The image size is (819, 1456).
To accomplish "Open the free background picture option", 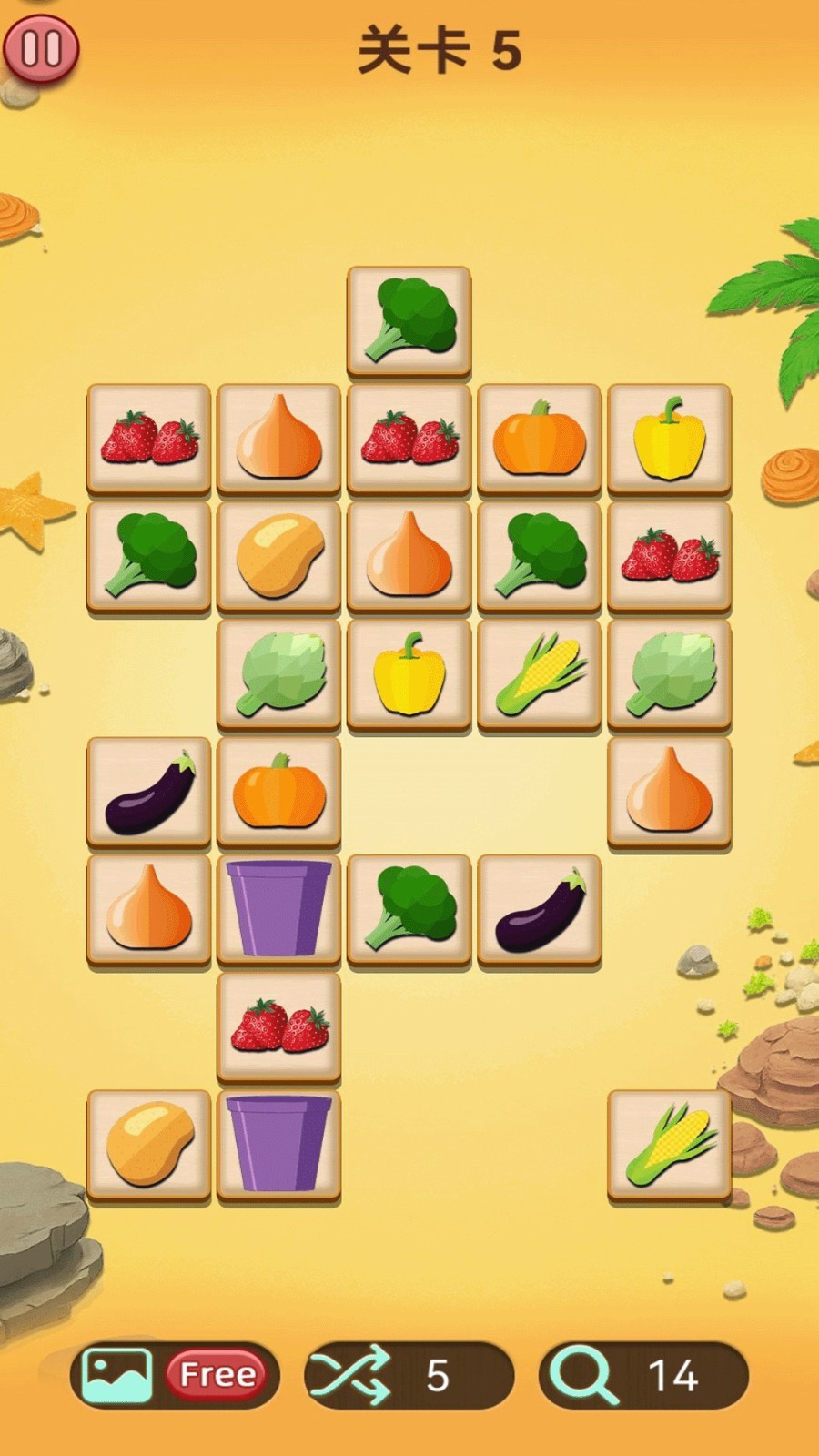I will coord(174,1374).
